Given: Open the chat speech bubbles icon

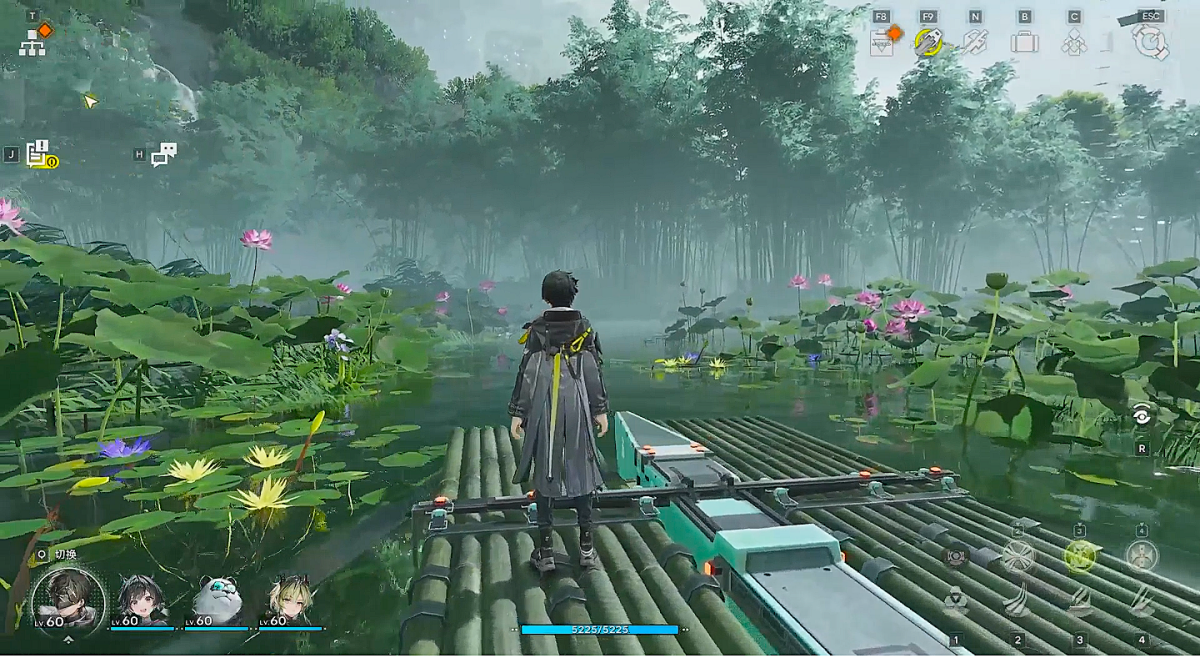Looking at the screenshot, I should (164, 154).
